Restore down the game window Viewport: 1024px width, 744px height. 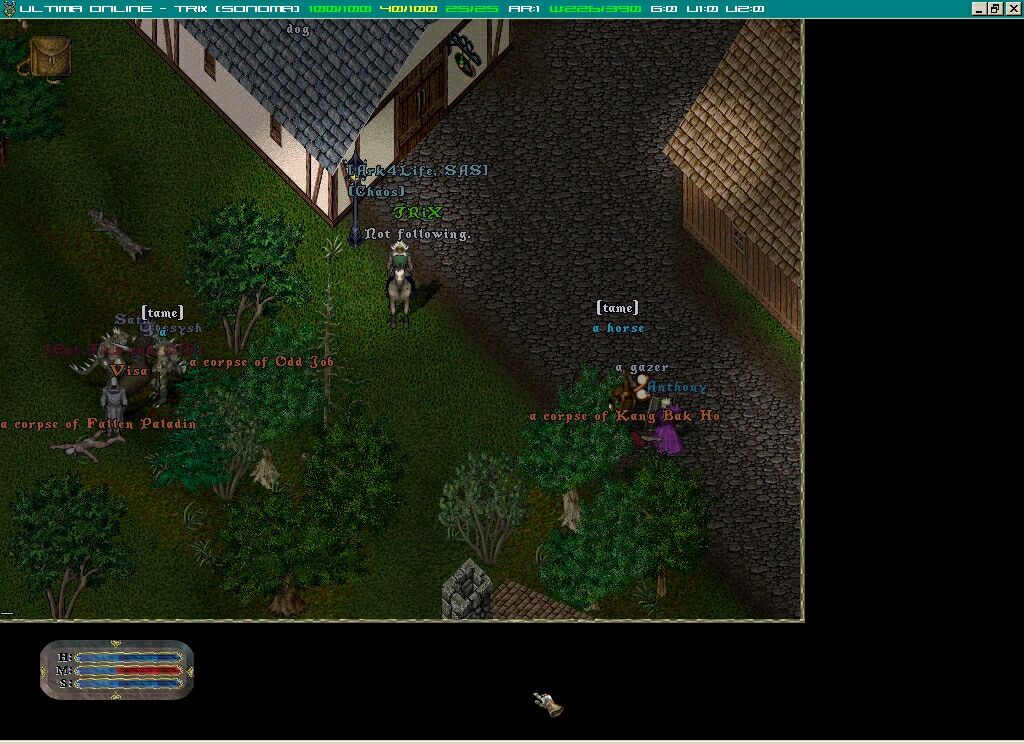click(x=996, y=8)
